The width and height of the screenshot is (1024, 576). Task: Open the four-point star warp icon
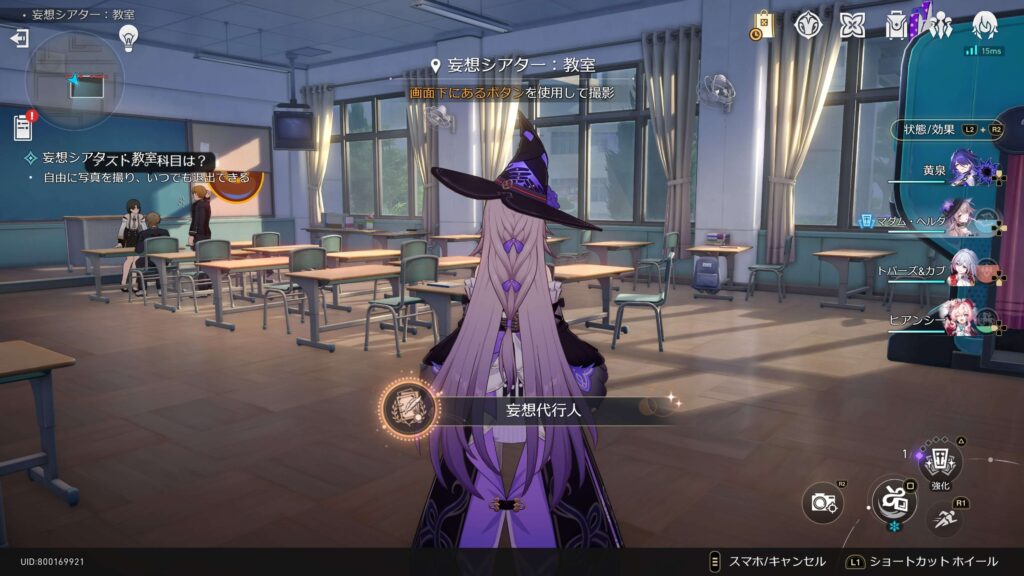click(852, 25)
